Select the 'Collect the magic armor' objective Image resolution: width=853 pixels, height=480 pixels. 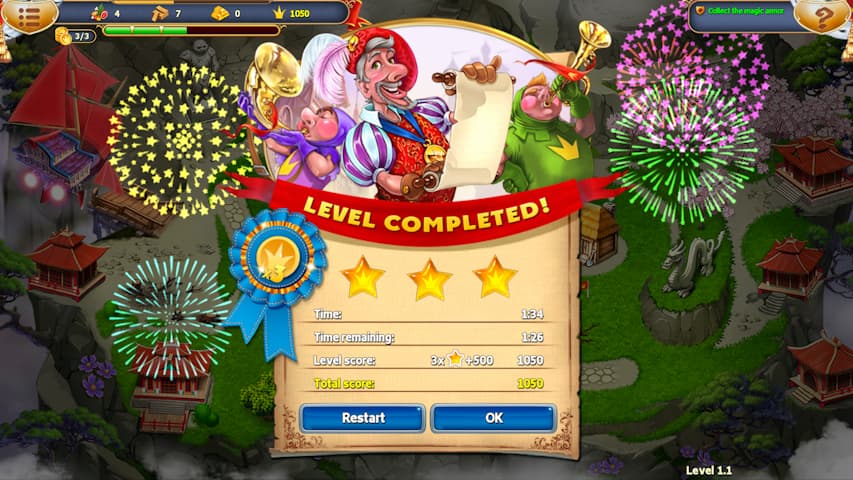pos(741,11)
